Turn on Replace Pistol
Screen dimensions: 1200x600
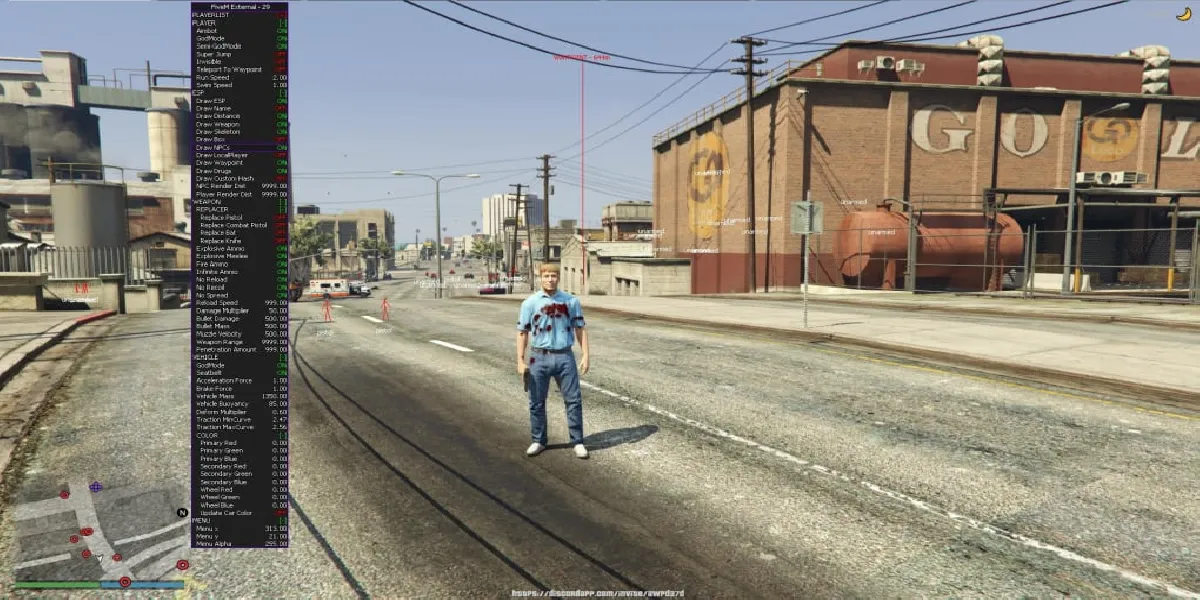click(221, 217)
